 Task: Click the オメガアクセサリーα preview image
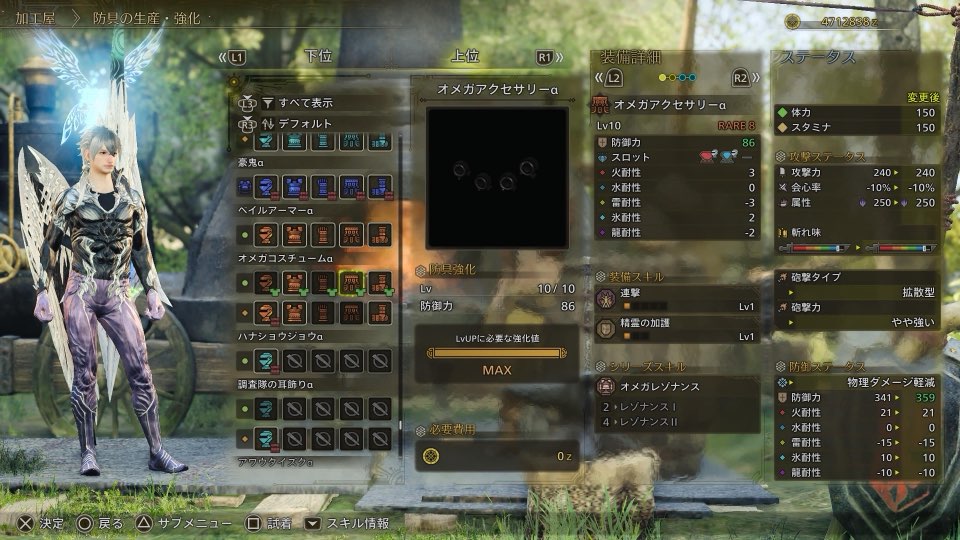498,177
